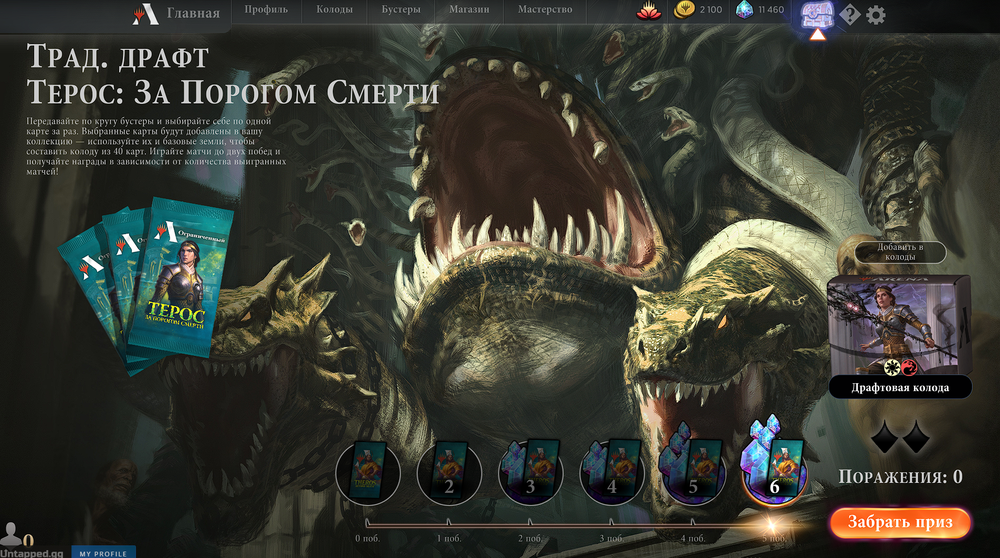Open the gear settings menu
Screen dimensions: 1000x558
876,15
